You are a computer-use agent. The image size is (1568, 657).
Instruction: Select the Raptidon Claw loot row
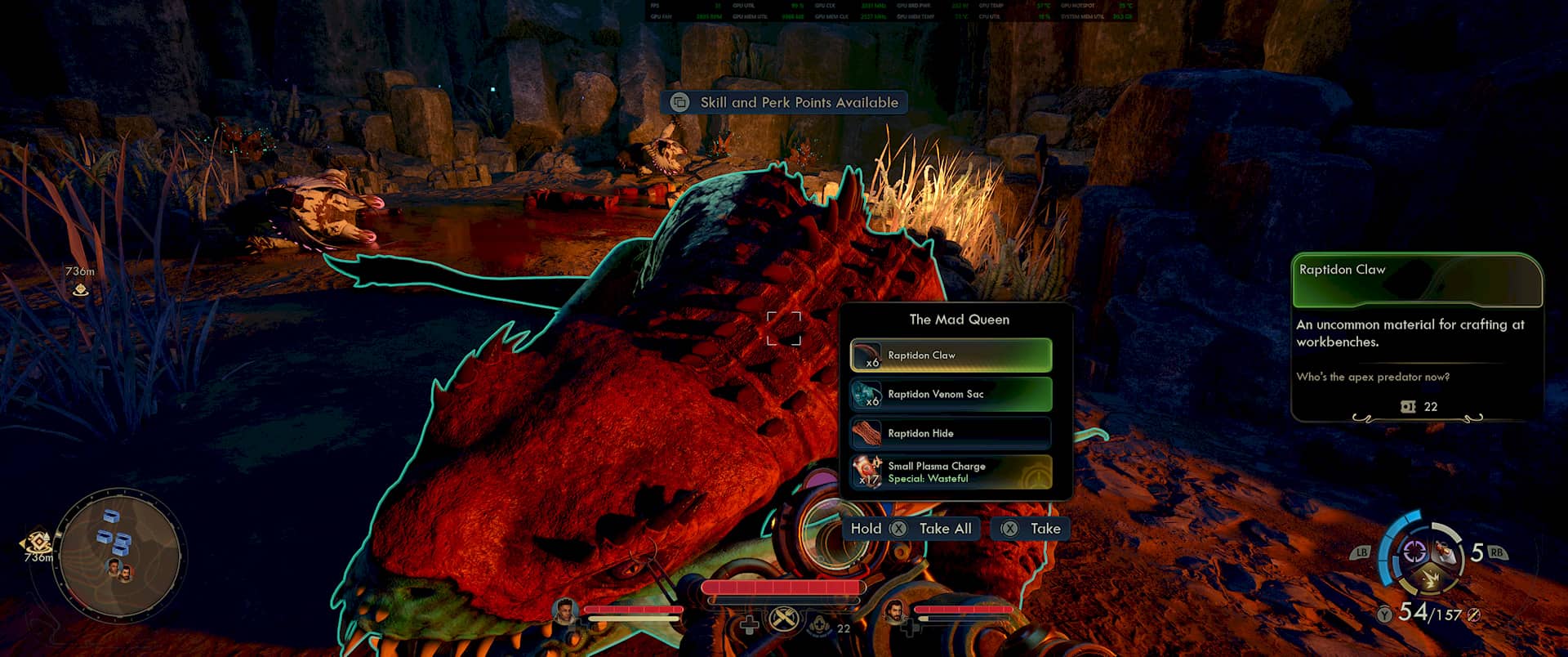click(951, 355)
